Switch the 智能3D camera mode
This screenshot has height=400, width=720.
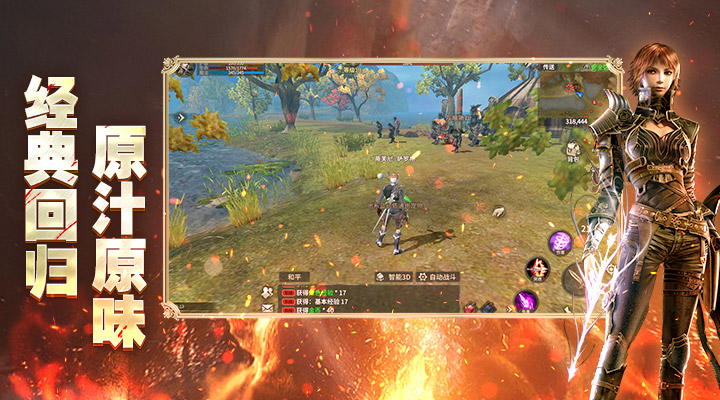tap(393, 276)
